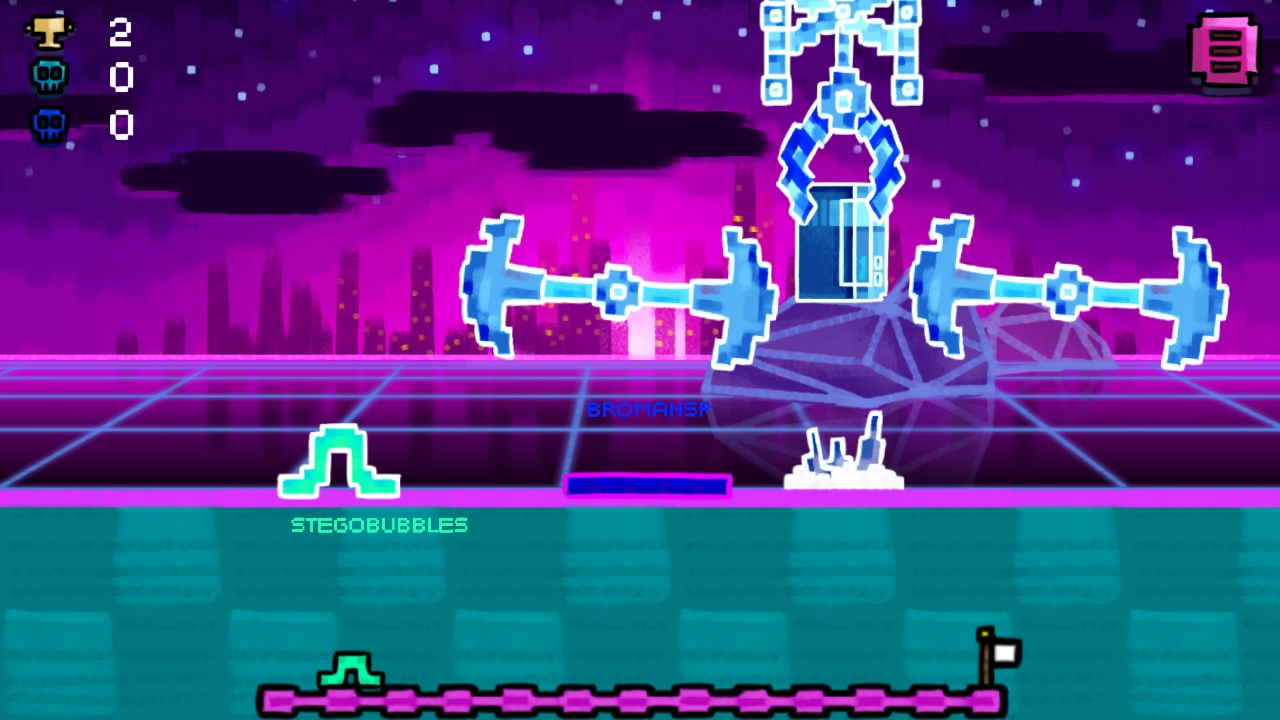Select the left spinning anchor arm of the boss
The image size is (1280, 720).
point(618,290)
